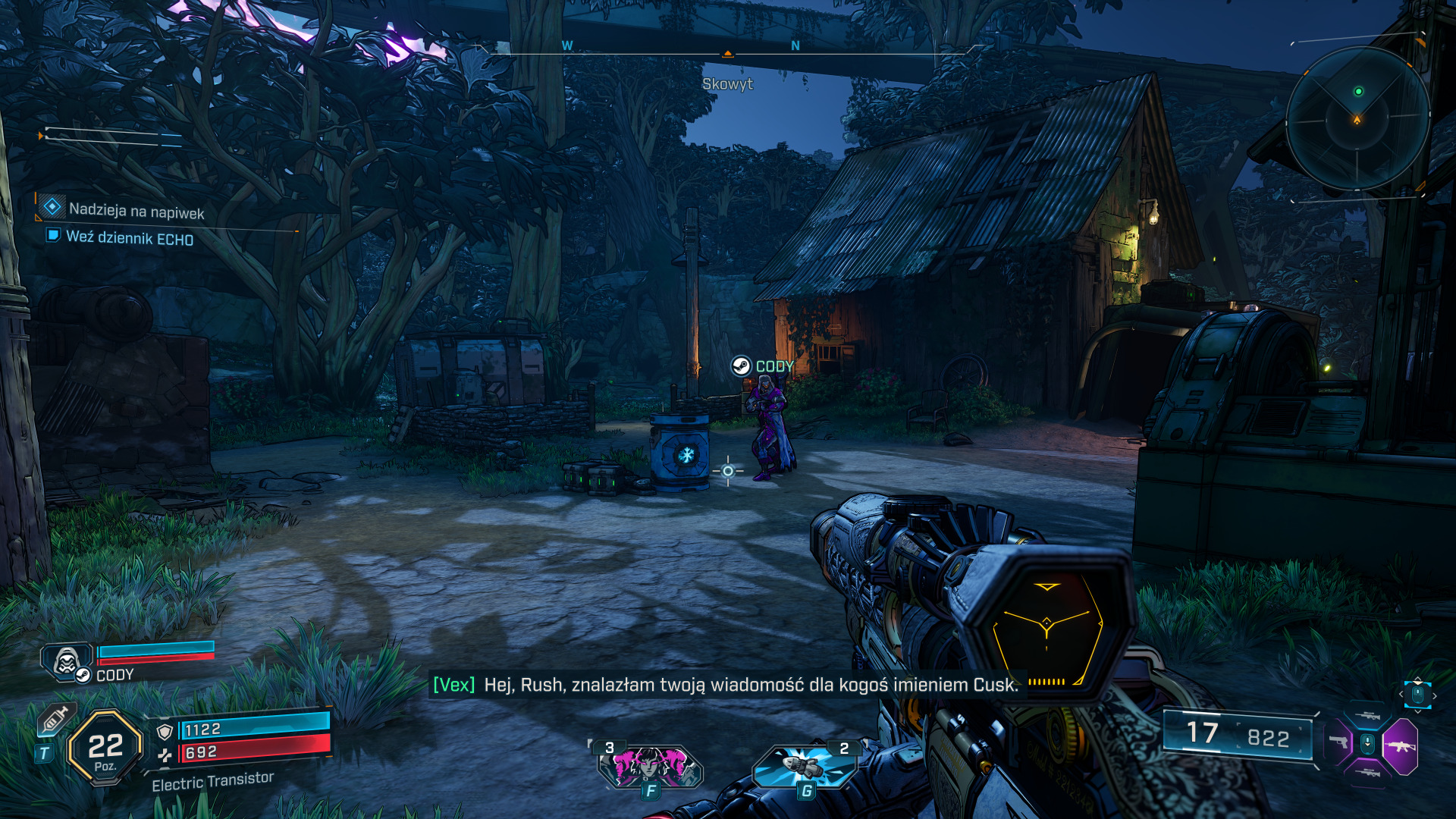Switch to the pistol weapon slot
Viewport: 1456px width, 819px height.
(x=1339, y=742)
